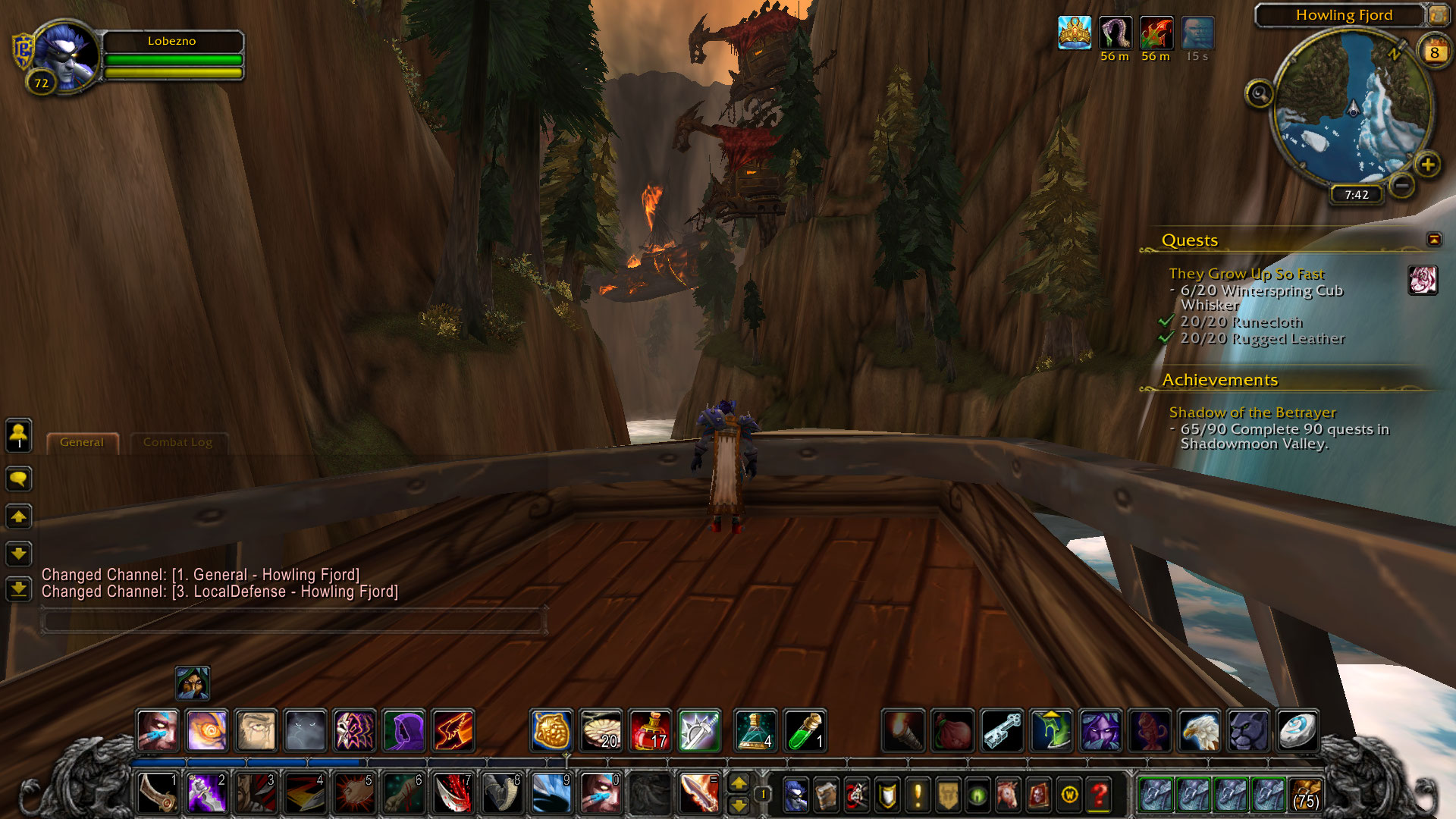Activate the white eagle mount icon
This screenshot has height=819, width=1456.
coord(1199,730)
